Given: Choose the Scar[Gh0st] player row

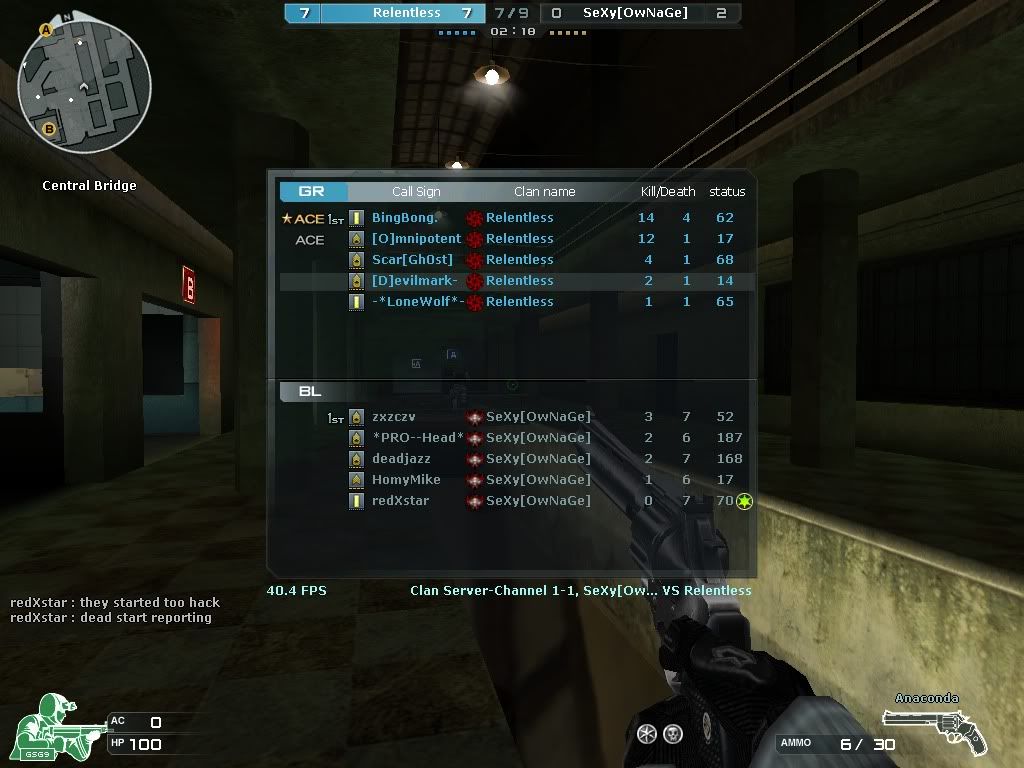Looking at the screenshot, I should click(512, 260).
